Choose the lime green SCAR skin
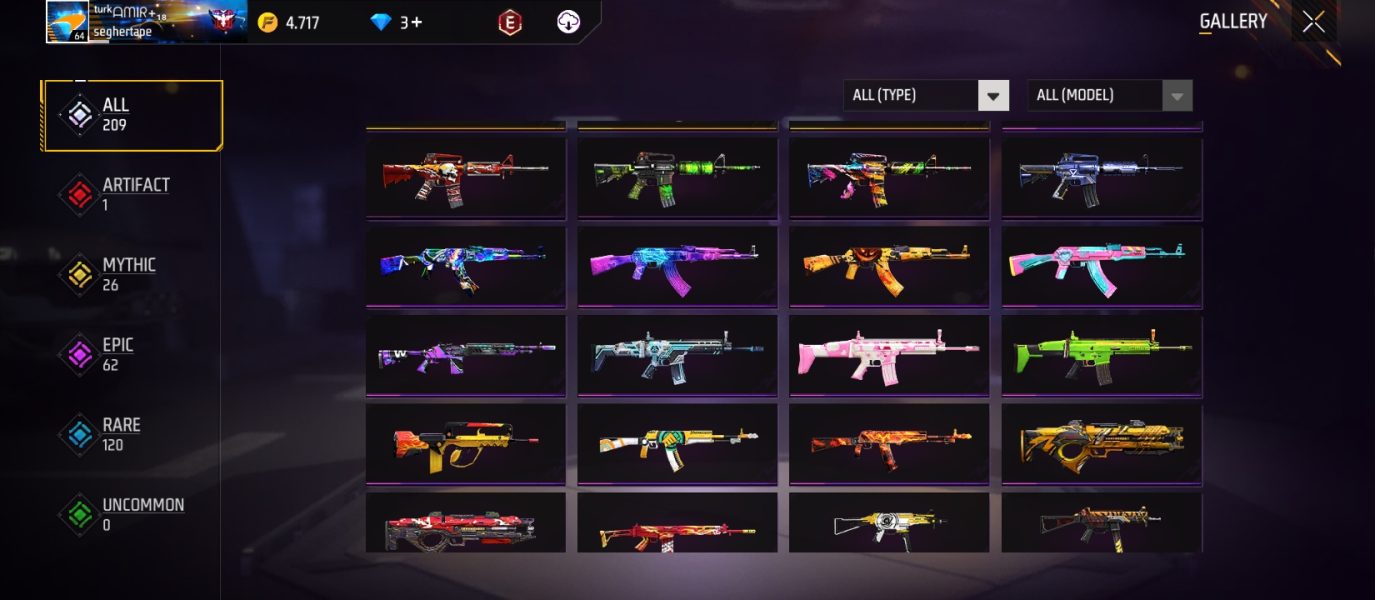This screenshot has height=600, width=1375. click(x=1101, y=355)
